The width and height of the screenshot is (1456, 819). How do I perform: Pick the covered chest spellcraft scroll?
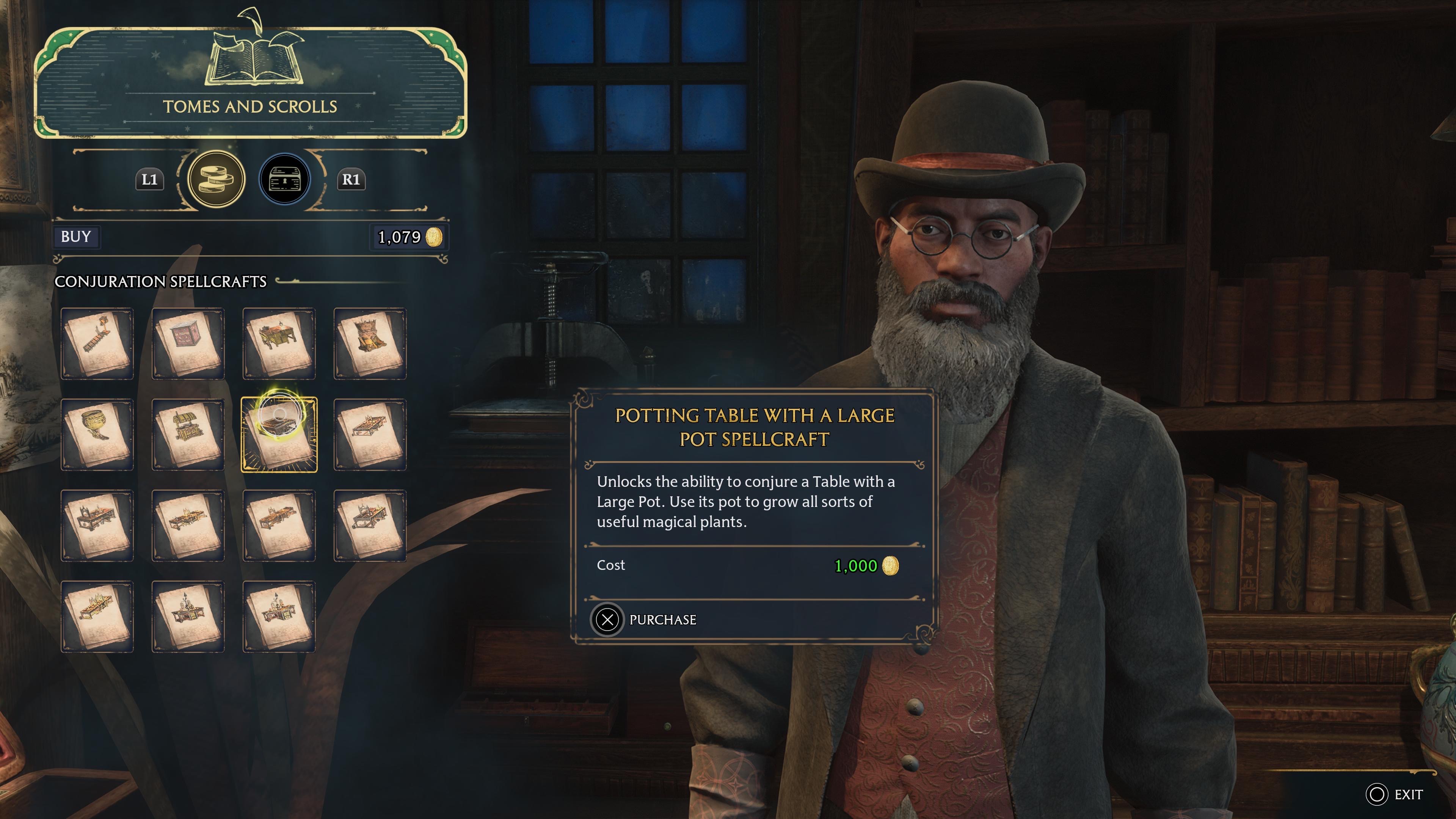click(x=188, y=434)
